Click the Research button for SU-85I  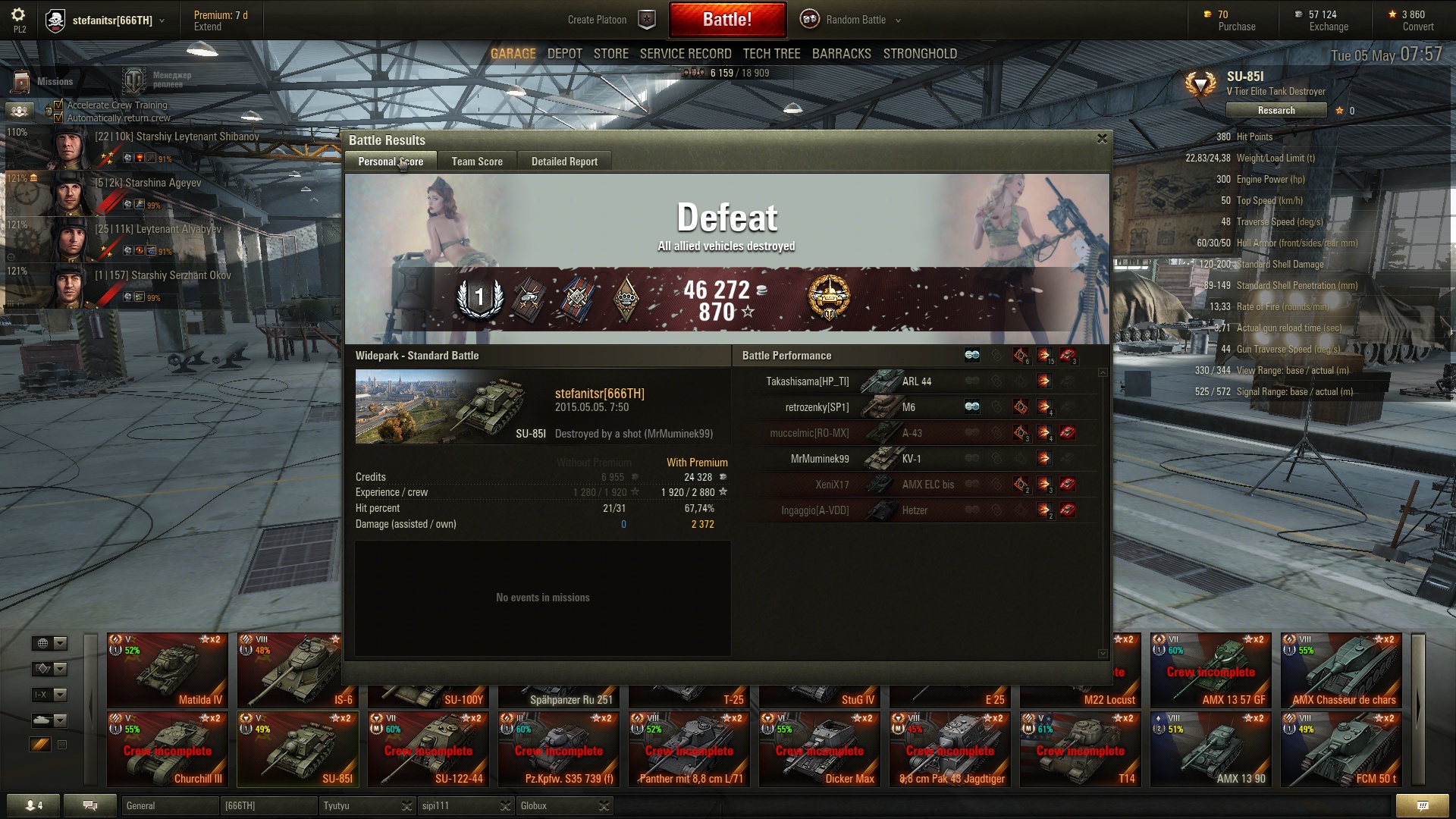(x=1276, y=111)
